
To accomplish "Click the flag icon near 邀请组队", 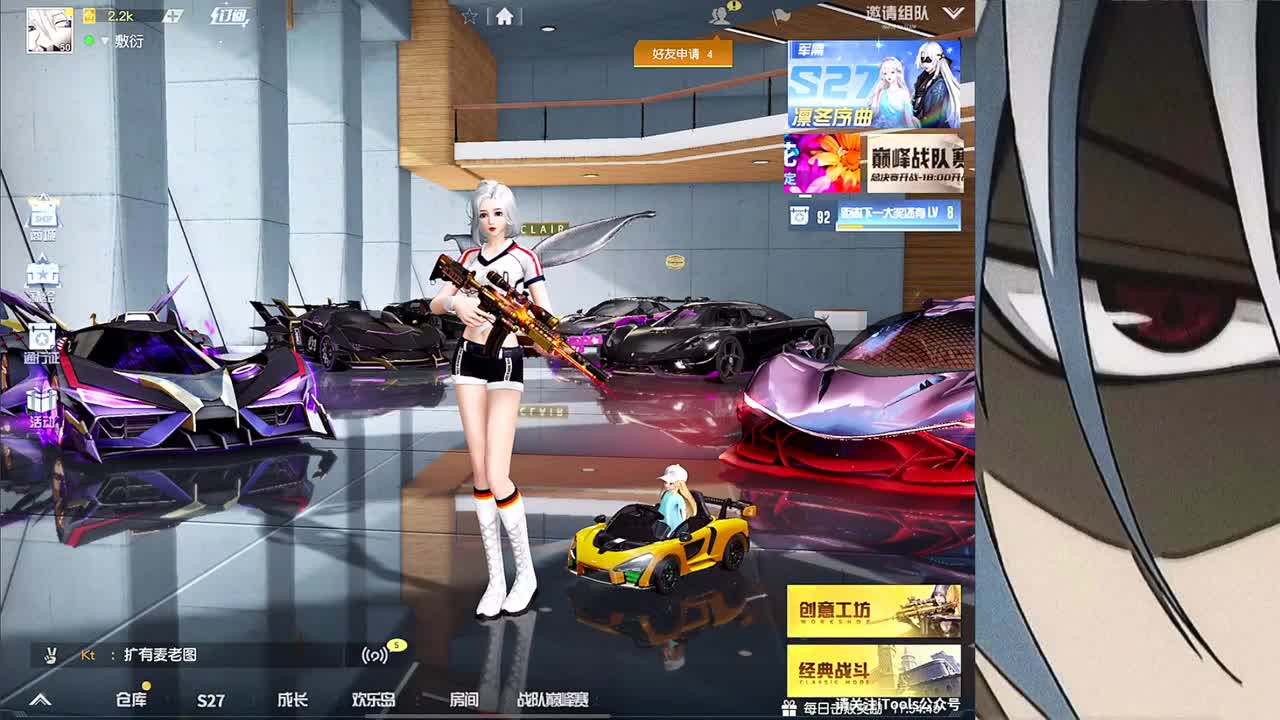I will point(781,15).
